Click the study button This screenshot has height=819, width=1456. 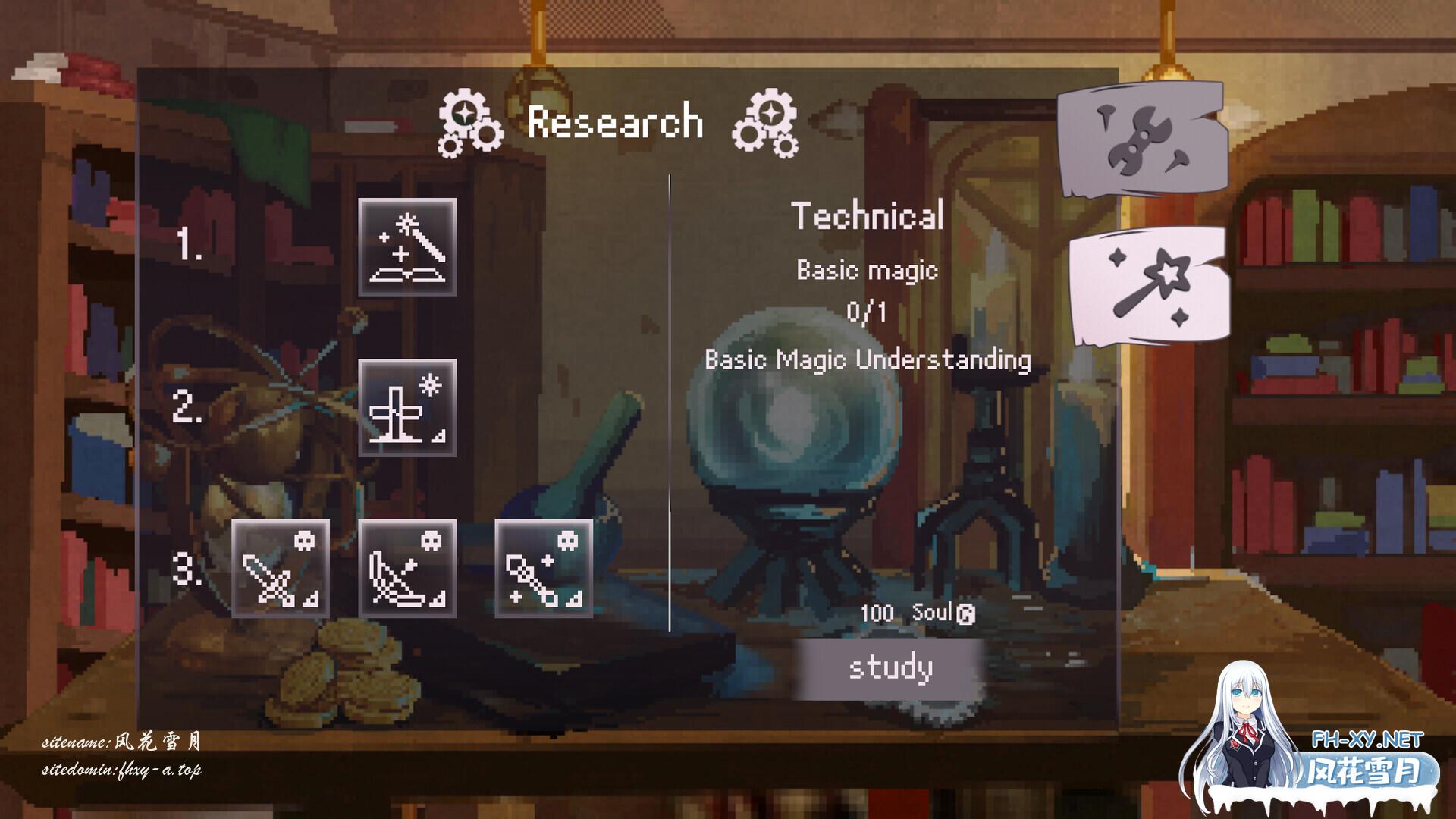coord(890,668)
